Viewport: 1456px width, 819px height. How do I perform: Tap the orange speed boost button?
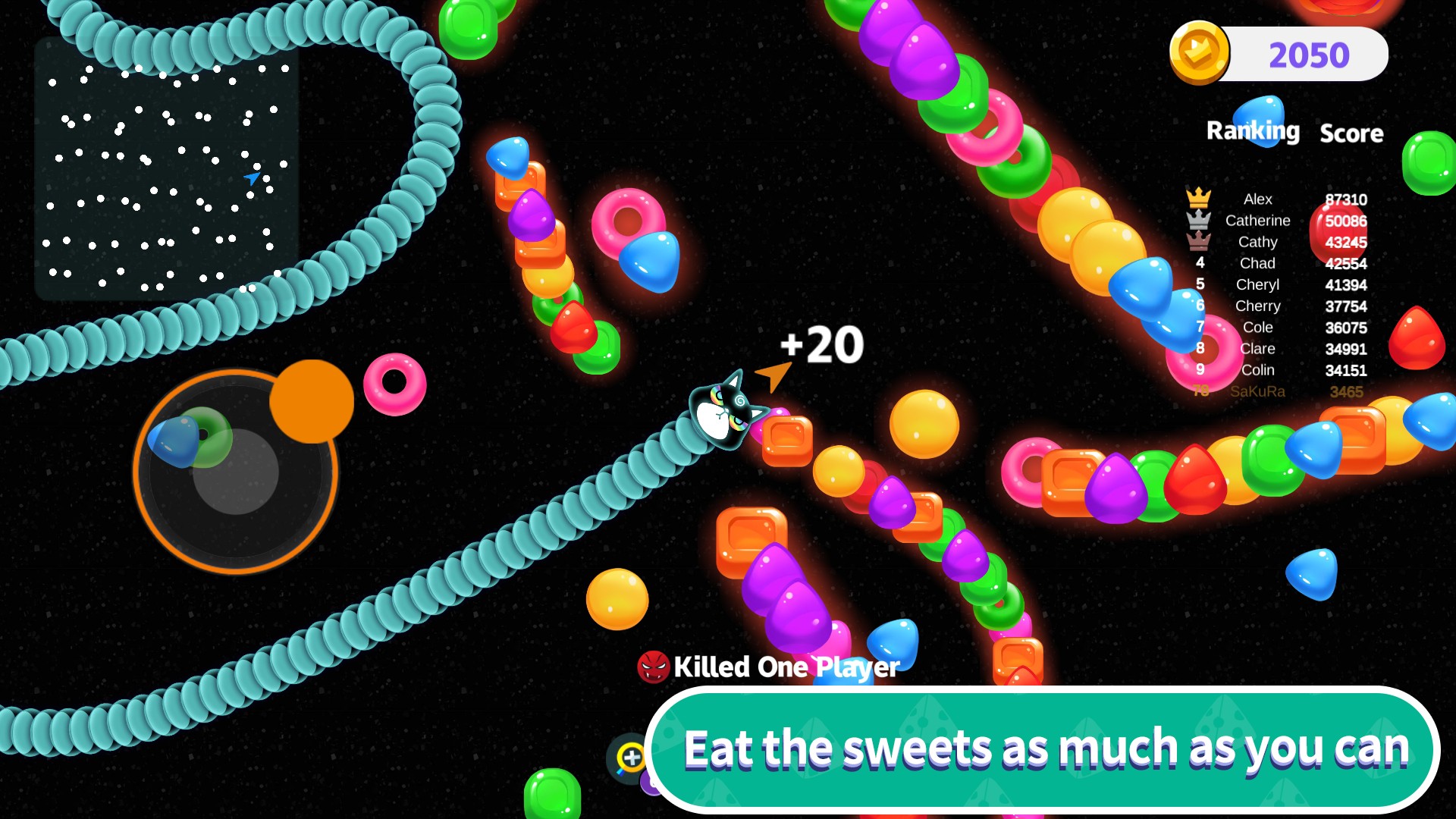pyautogui.click(x=312, y=401)
